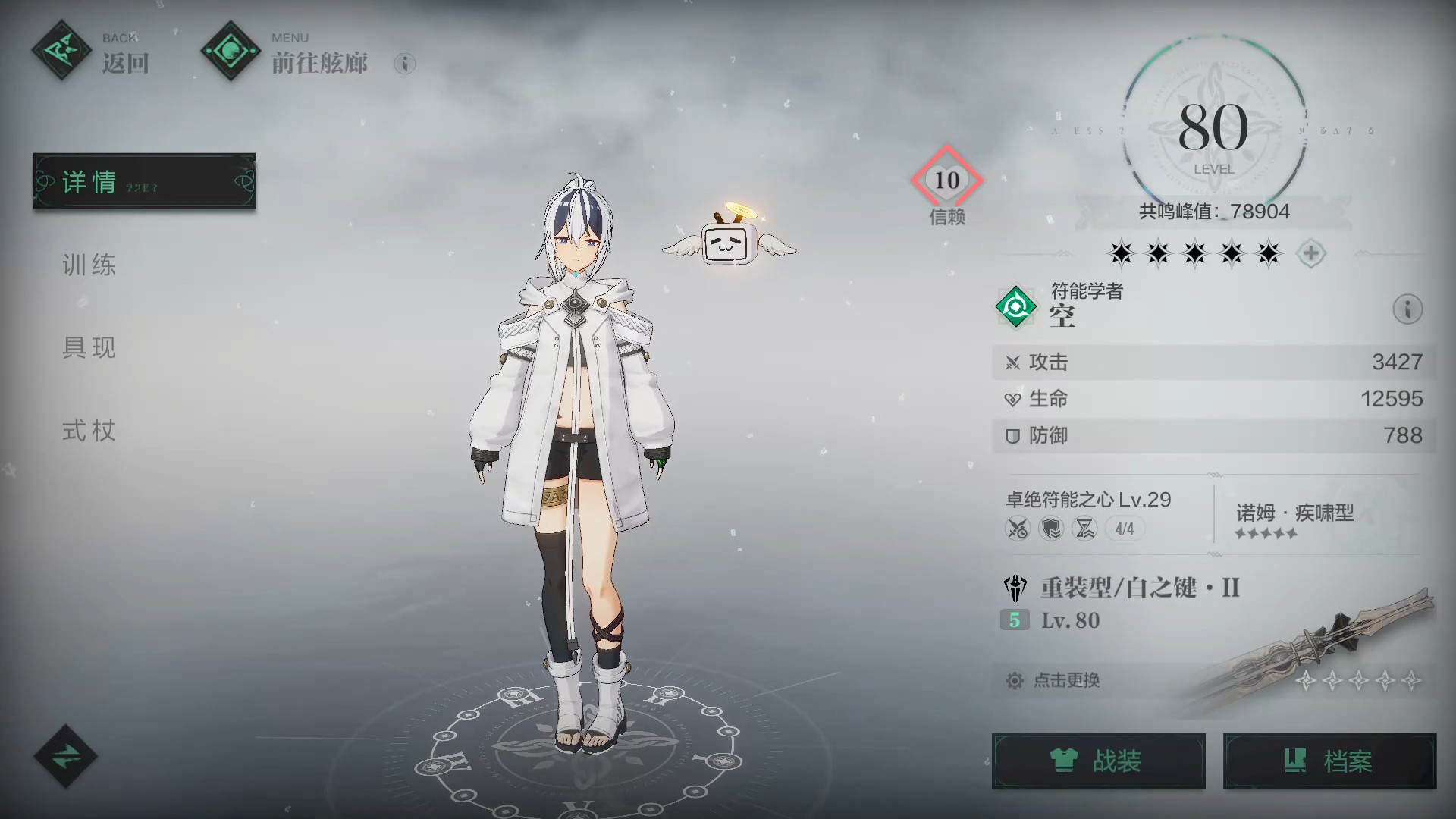The width and height of the screenshot is (1456, 819).
Task: Open the 信赖 trust level heart
Action: 946,180
